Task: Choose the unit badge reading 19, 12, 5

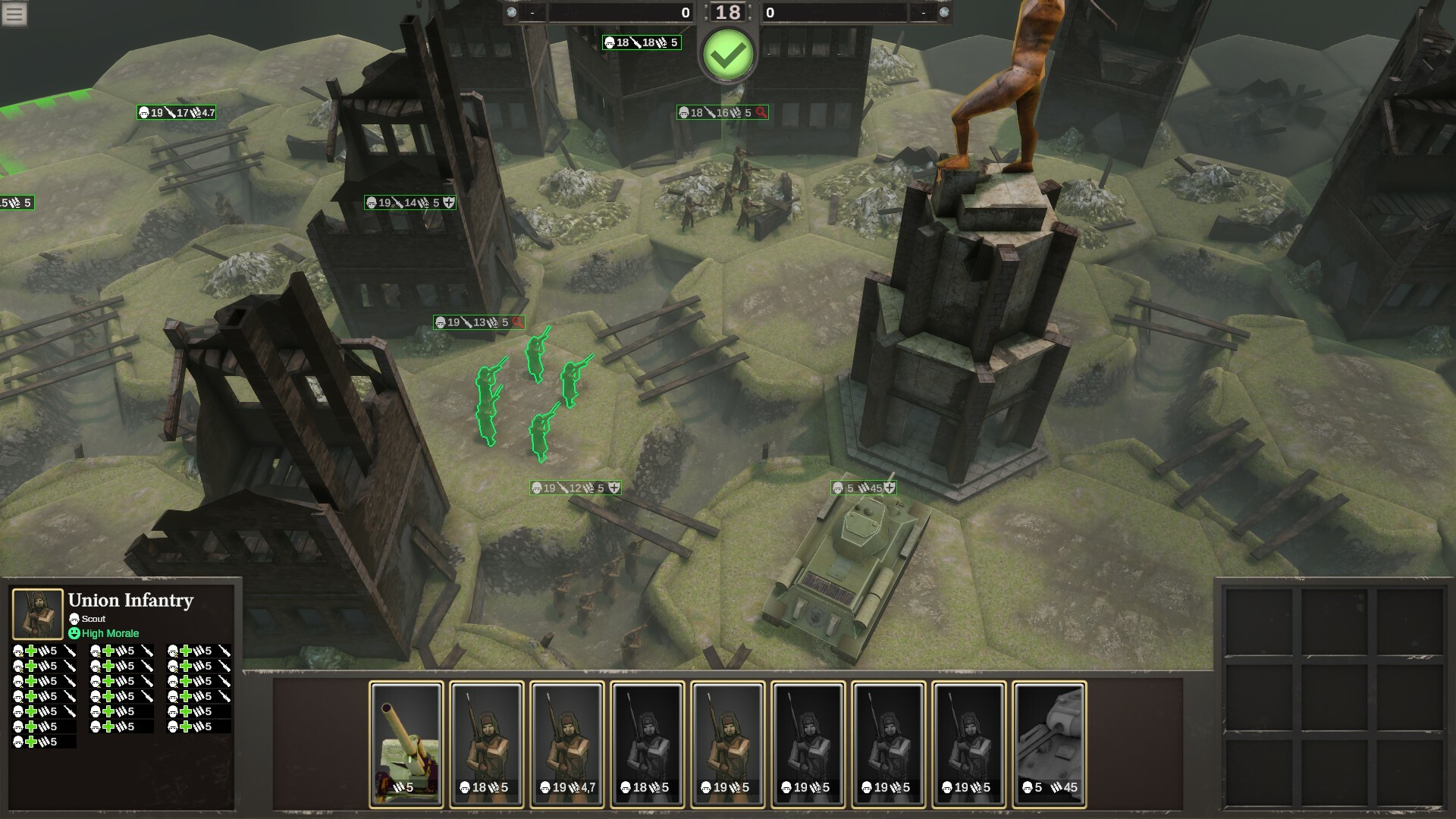Action: click(575, 488)
